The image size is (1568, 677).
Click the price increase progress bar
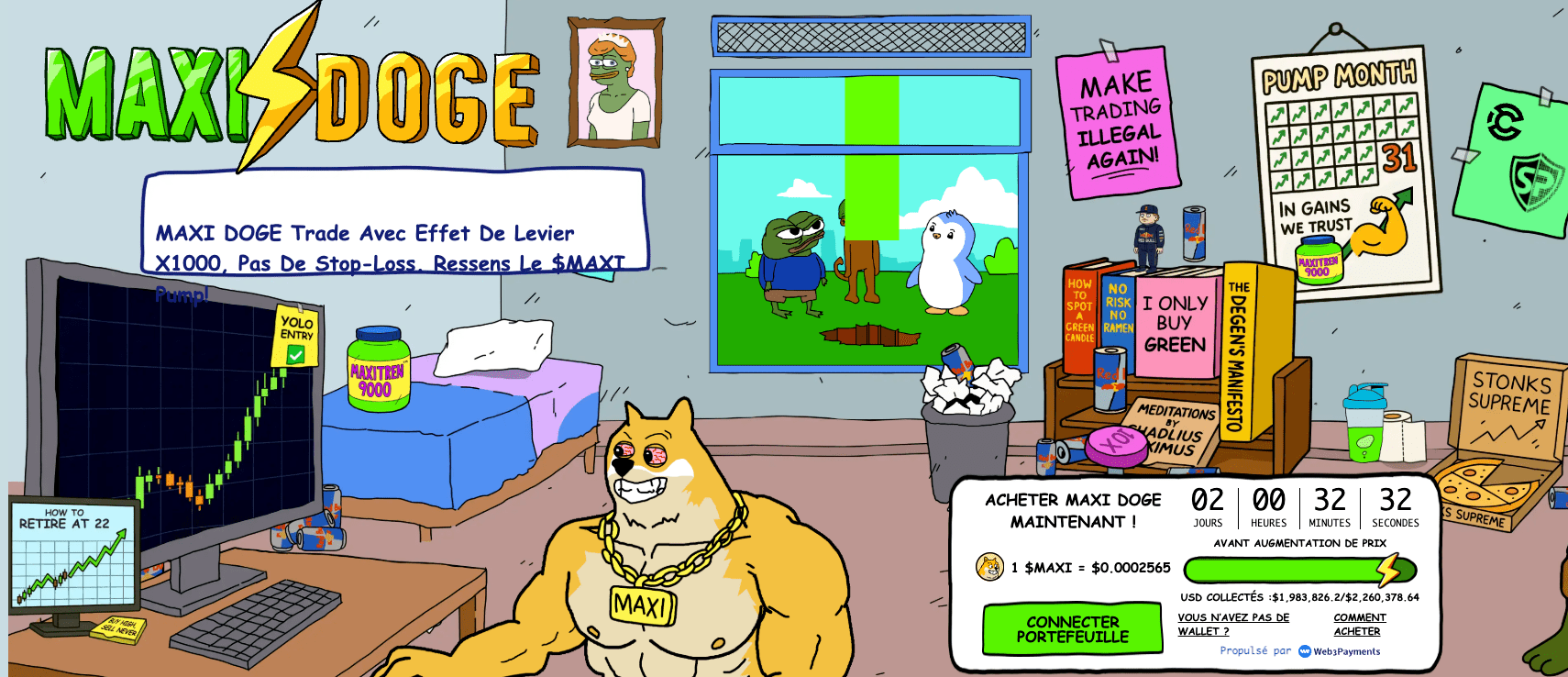pos(1284,569)
